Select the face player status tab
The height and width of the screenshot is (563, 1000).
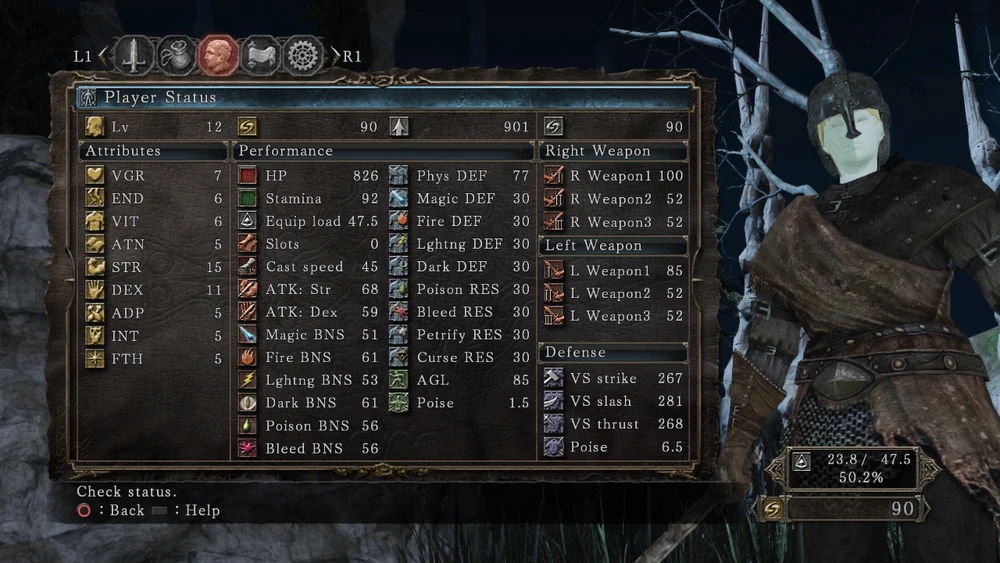point(218,56)
